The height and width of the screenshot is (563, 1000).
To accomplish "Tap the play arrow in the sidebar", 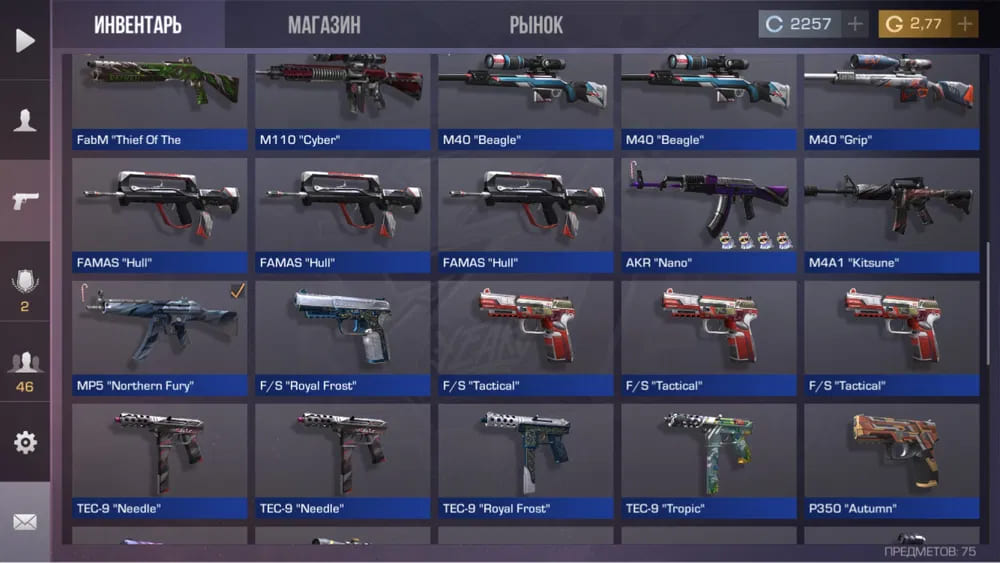I will (x=25, y=40).
